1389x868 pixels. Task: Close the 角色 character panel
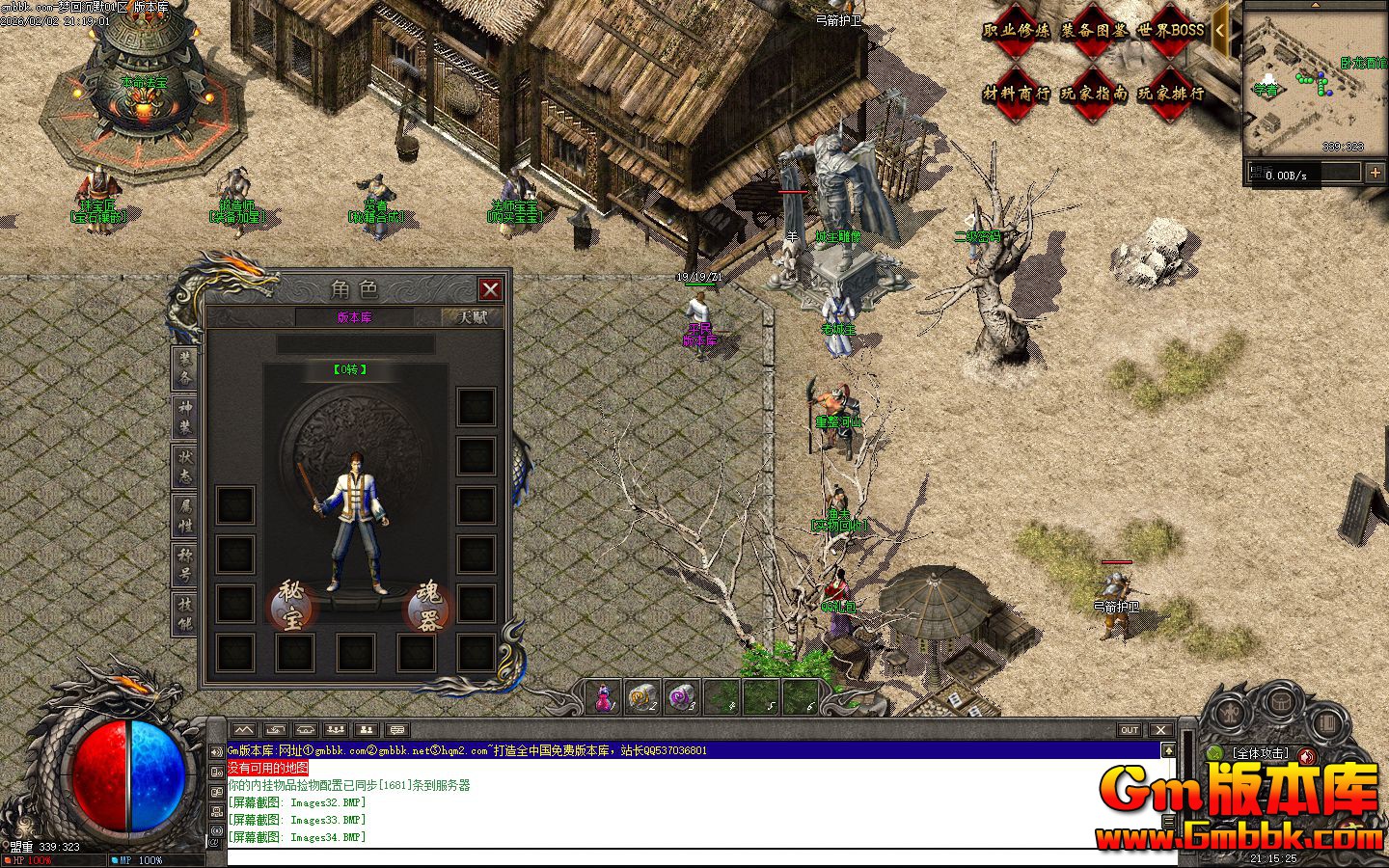click(490, 289)
